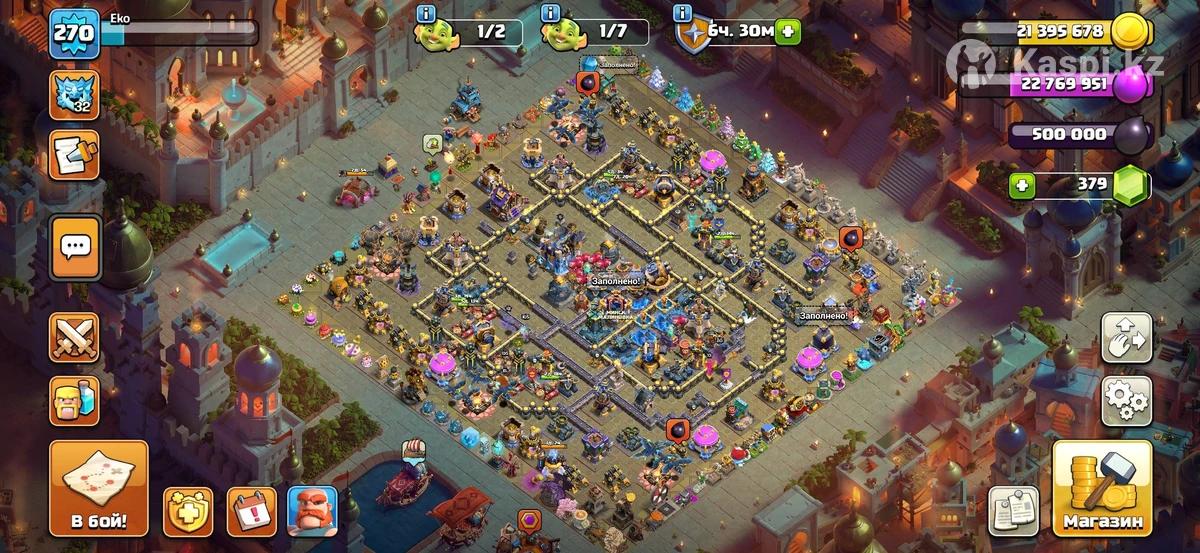Add gems with the green plus button

tap(1021, 185)
